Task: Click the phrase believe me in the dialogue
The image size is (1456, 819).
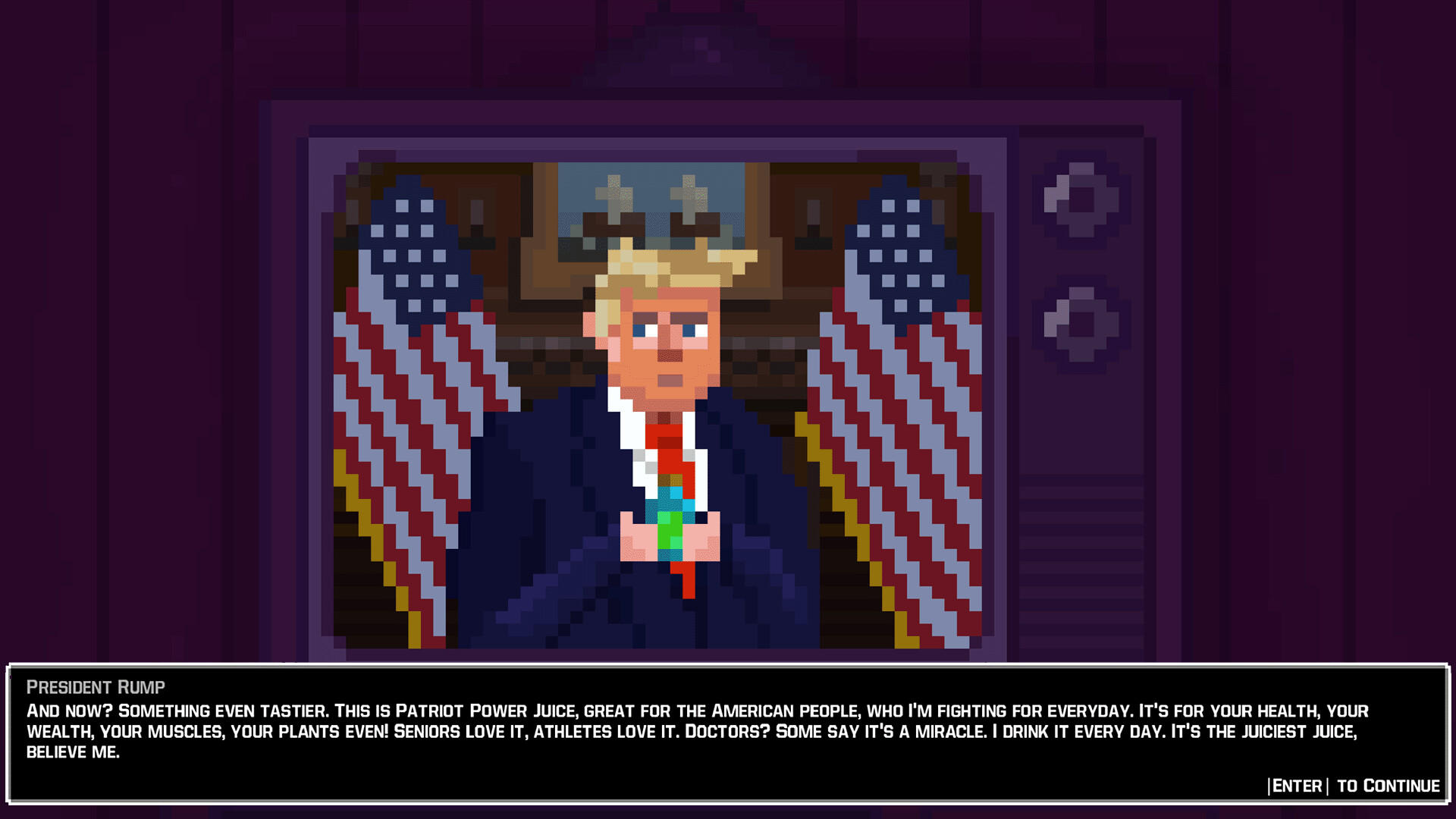Action: pyautogui.click(x=72, y=752)
